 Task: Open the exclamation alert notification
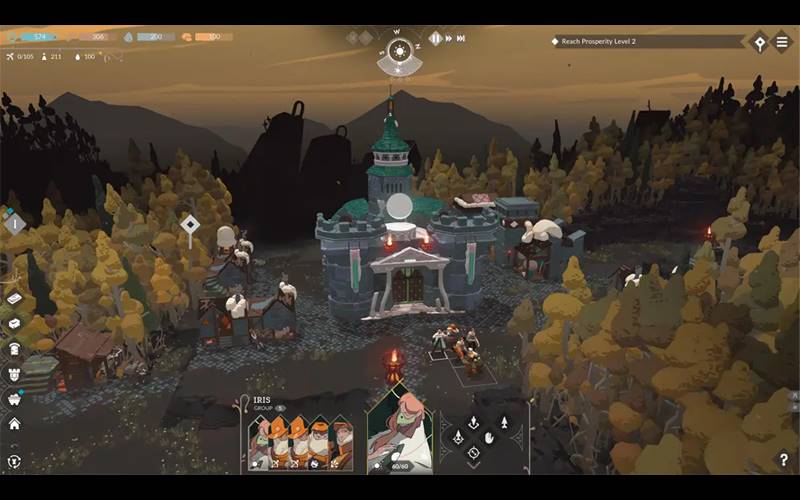pyautogui.click(x=14, y=224)
